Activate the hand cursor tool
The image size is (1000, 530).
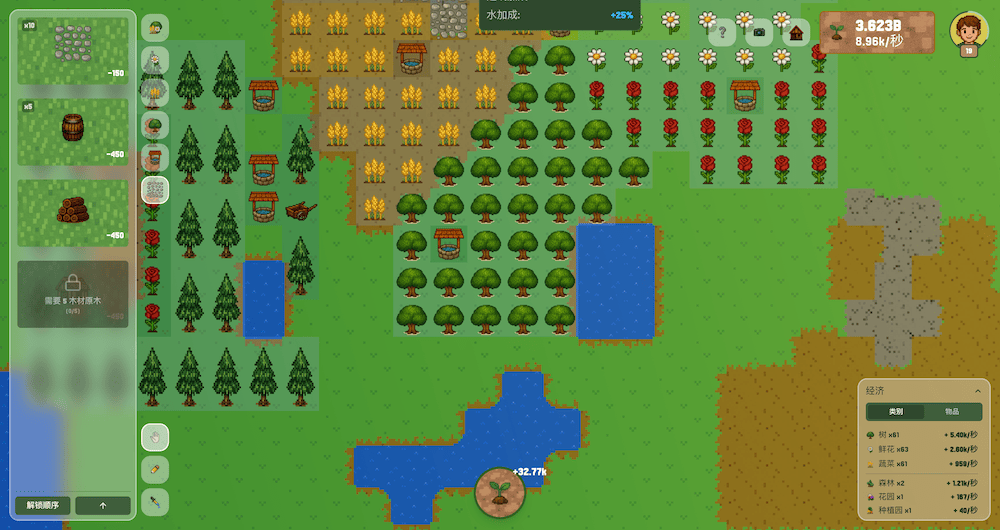(x=155, y=437)
